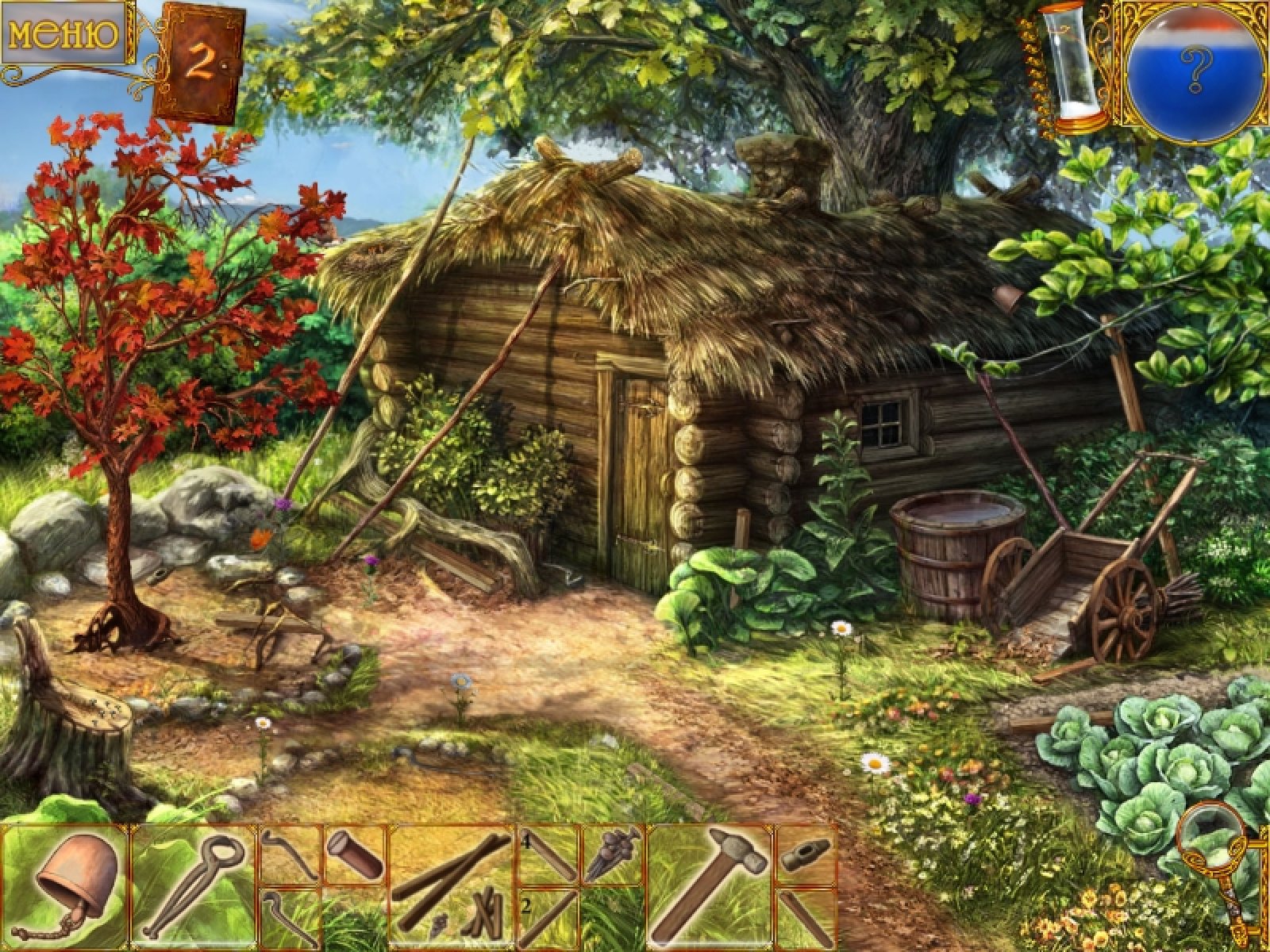Pick the bundle of nails slot
1270x952 pixels.
[x=613, y=855]
